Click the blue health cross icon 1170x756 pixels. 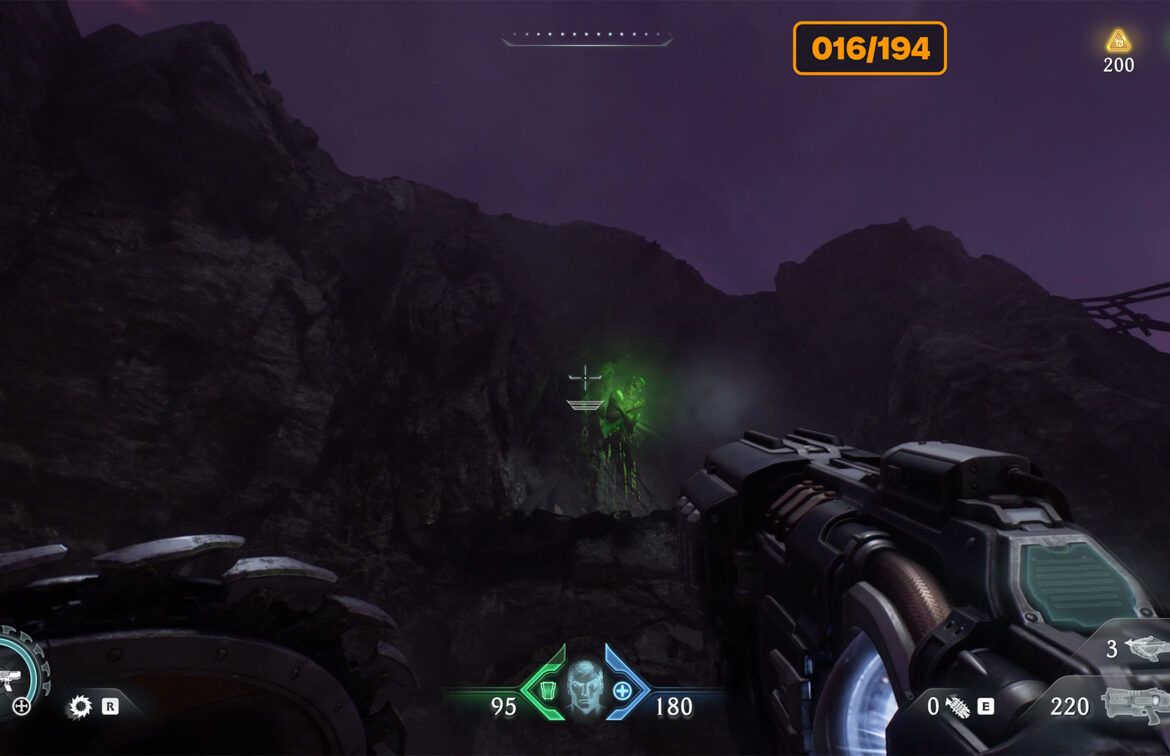tap(622, 690)
